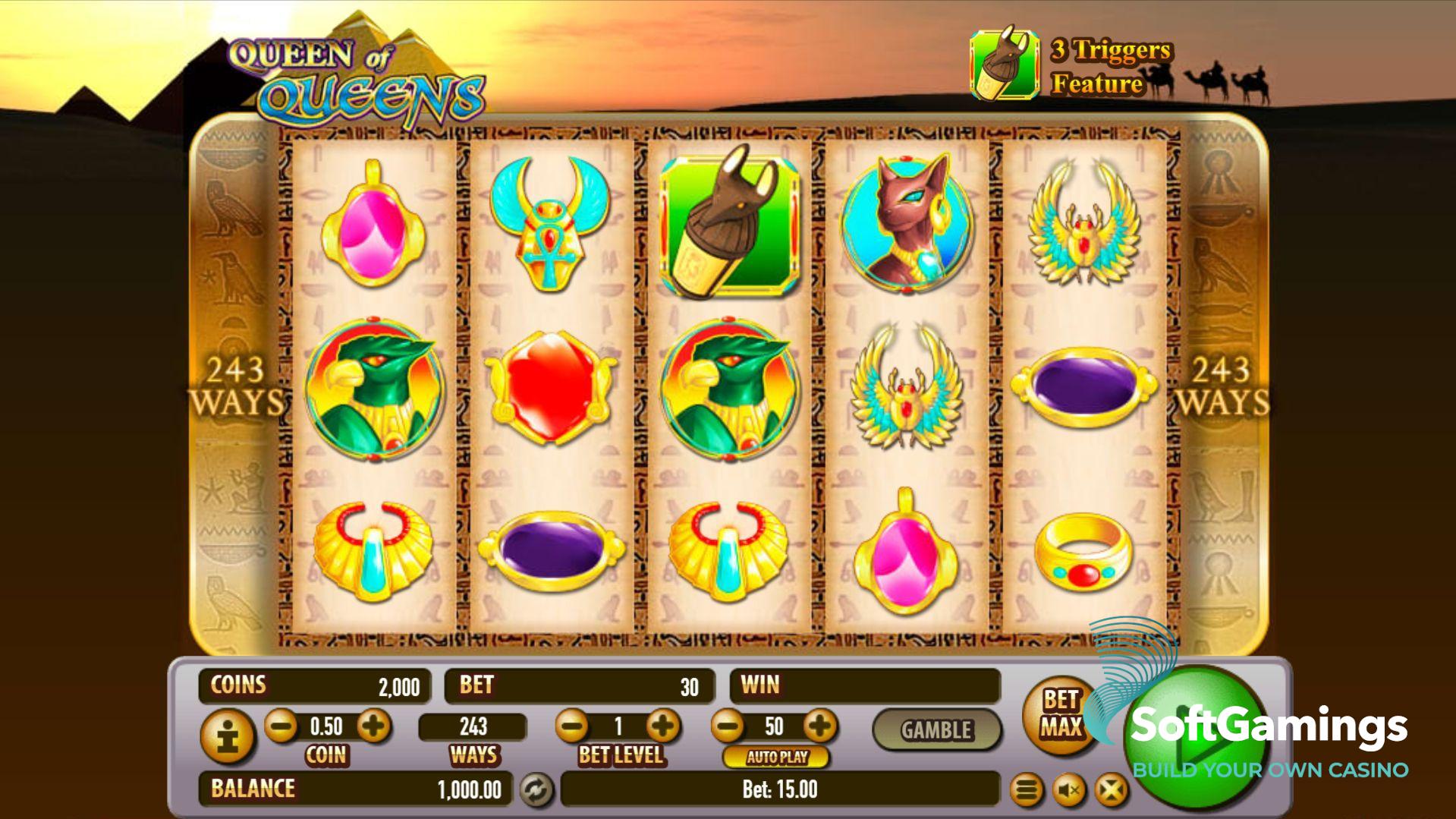Start Auto Play
Viewport: 1456px width, 819px height.
[776, 757]
